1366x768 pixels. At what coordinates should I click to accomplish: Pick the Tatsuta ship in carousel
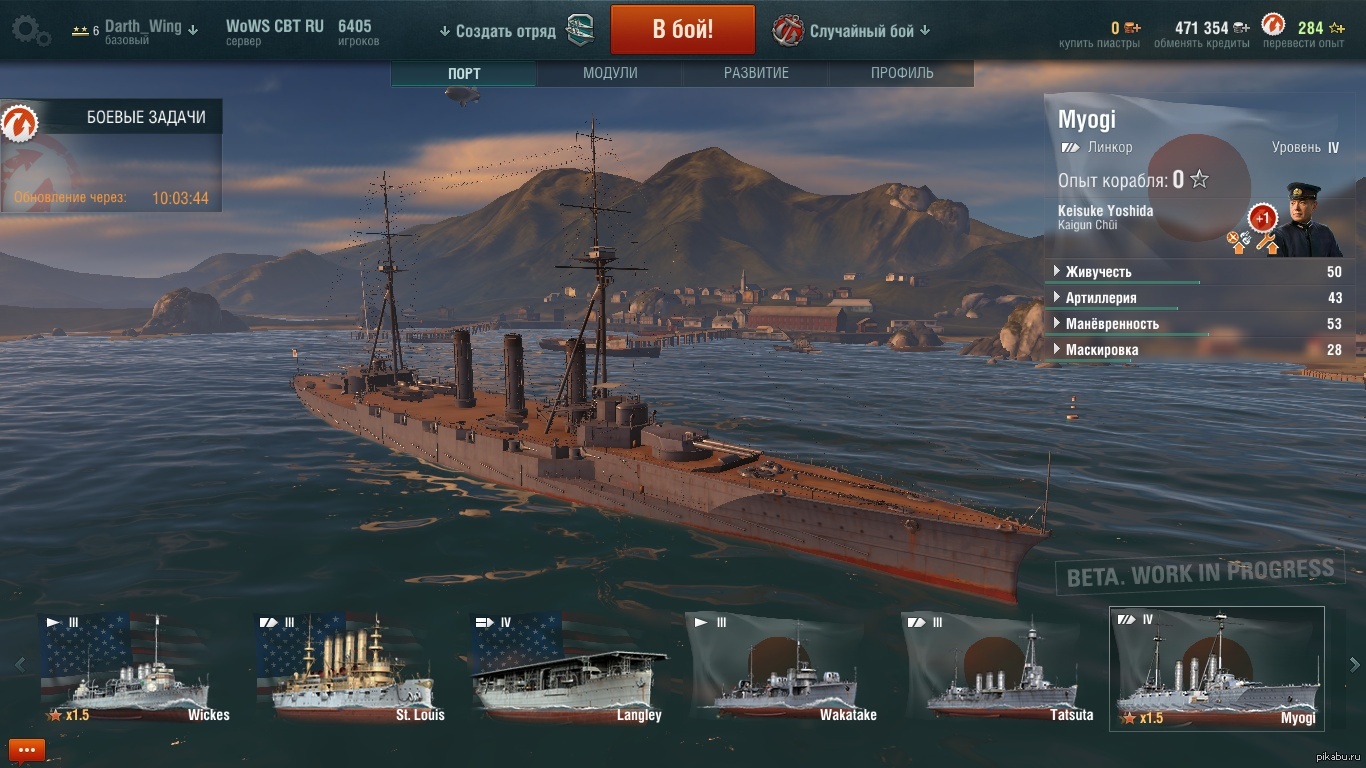tap(1000, 668)
